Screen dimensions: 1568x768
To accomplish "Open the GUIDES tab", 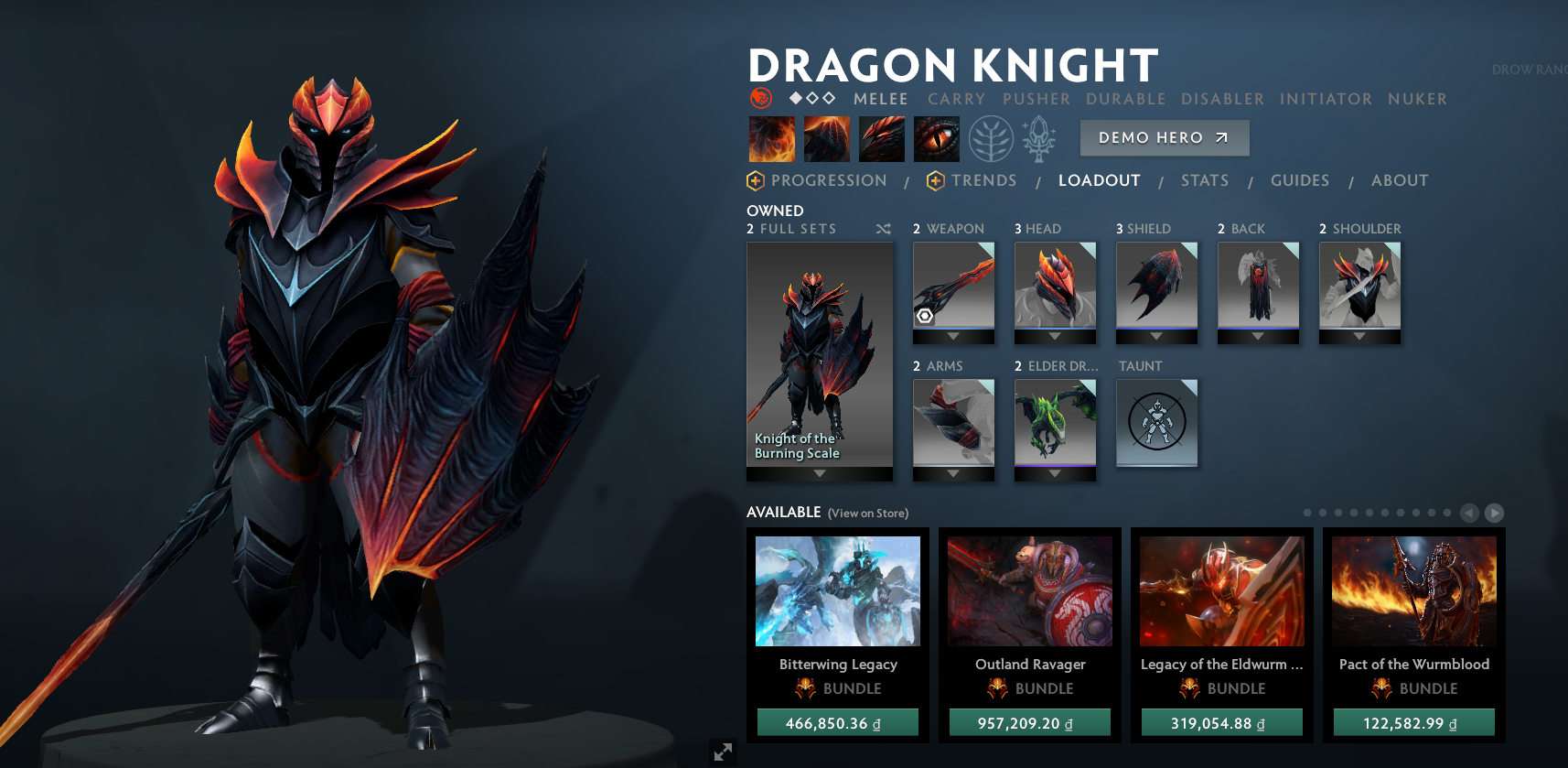I will tap(1299, 180).
